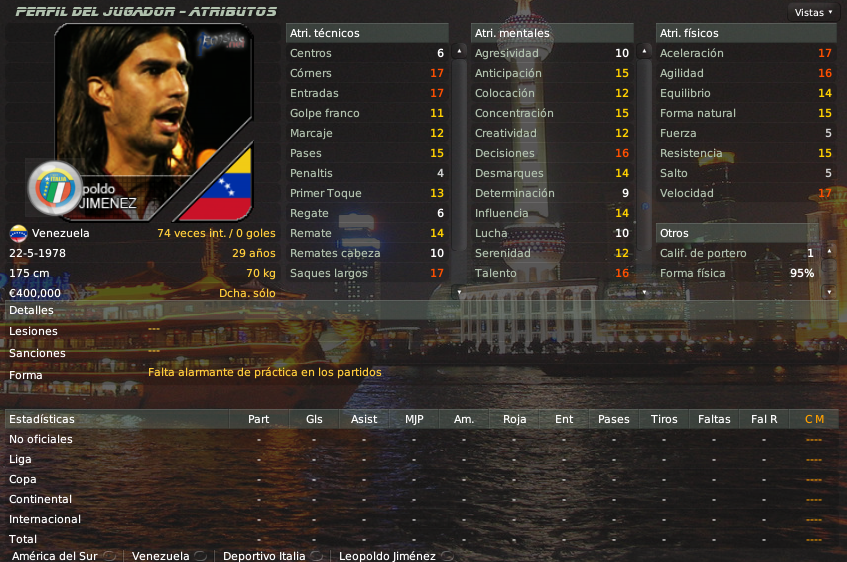
Task: Navigate to the Deportivo Italia breadcrumb
Action: [x=266, y=556]
